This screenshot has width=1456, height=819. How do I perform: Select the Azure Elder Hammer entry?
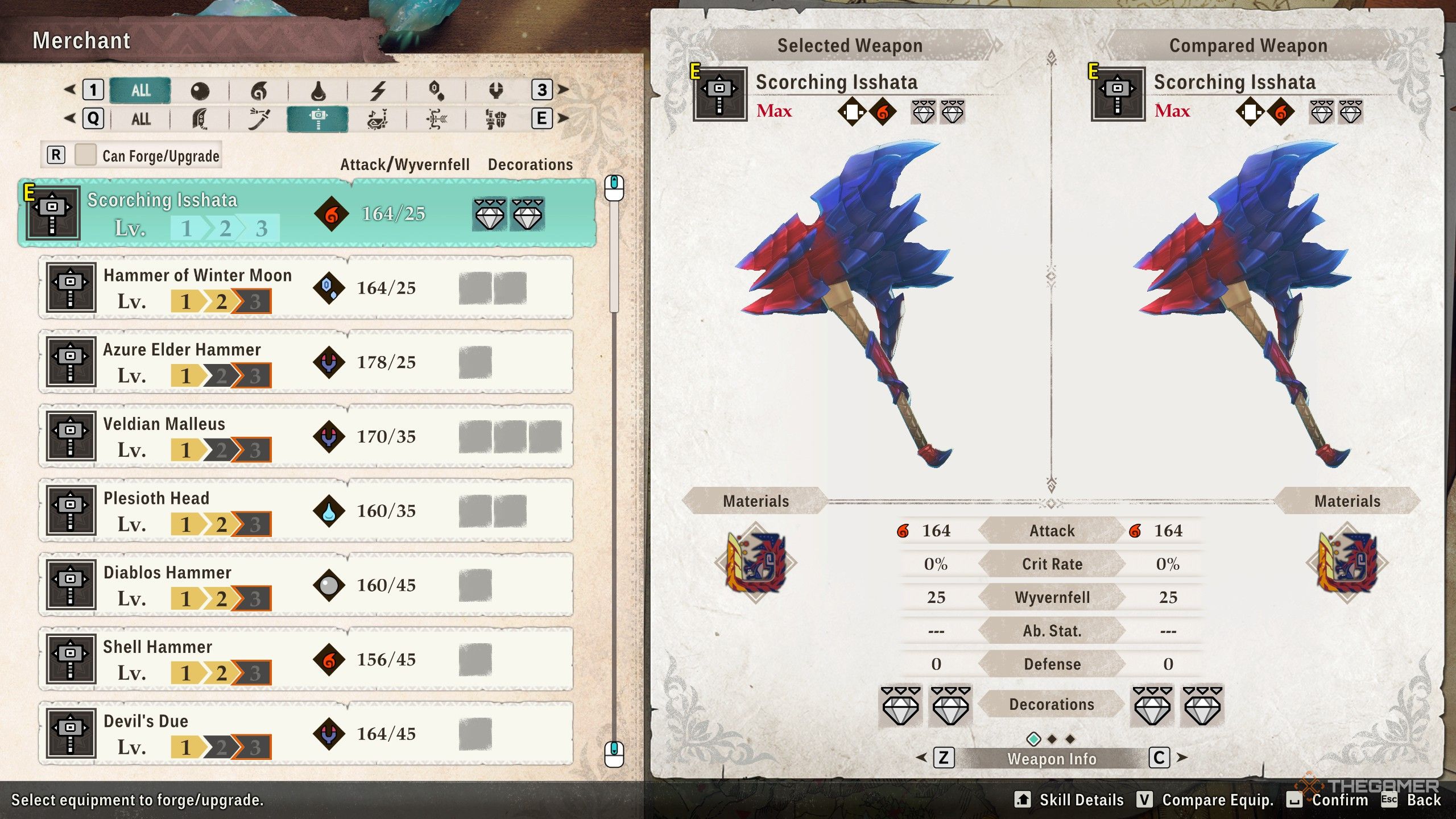[x=305, y=362]
